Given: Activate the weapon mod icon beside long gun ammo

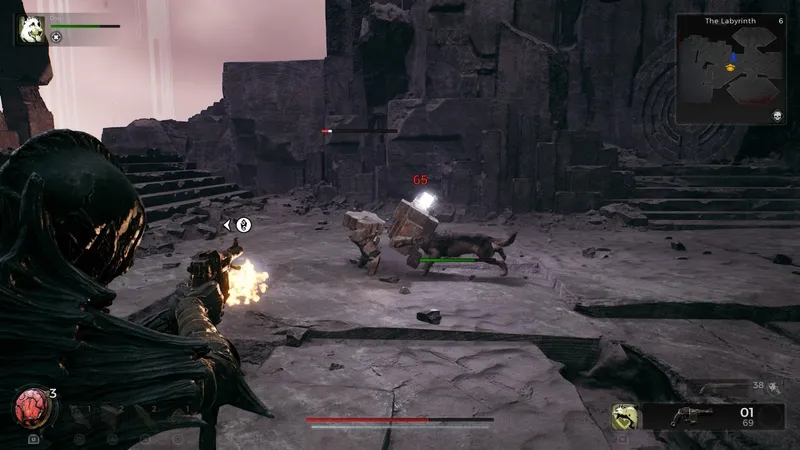Looking at the screenshot, I should (774, 387).
